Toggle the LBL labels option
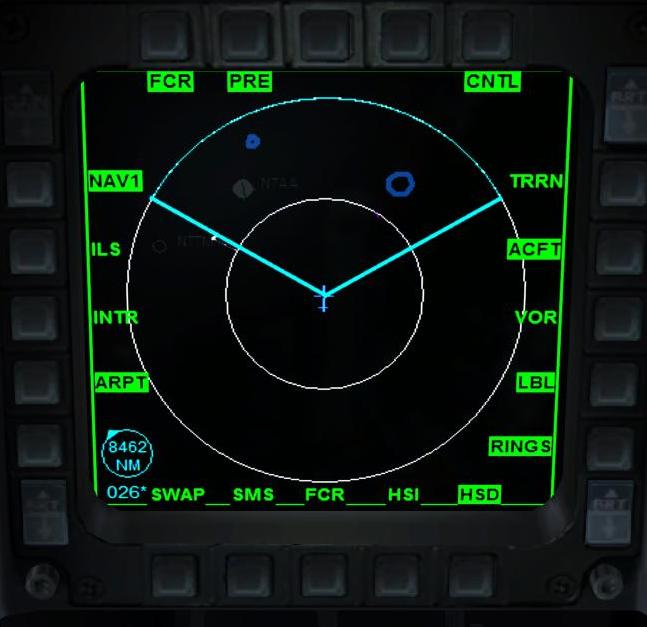Screen dimensions: 647x627 (537, 382)
